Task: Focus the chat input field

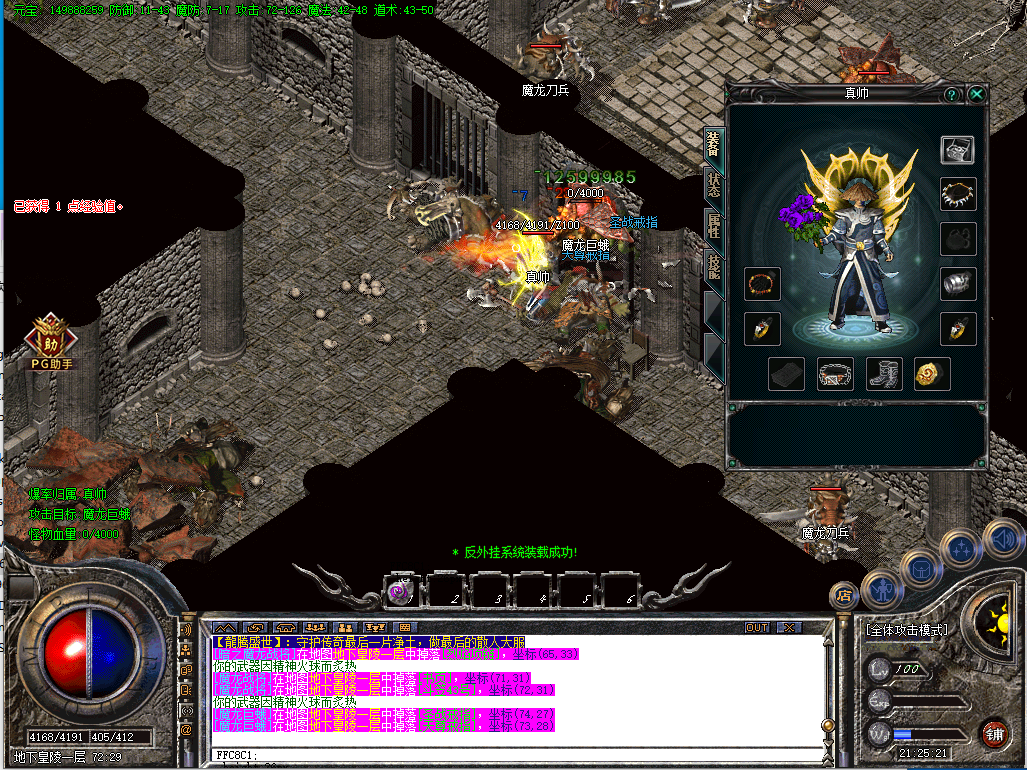Action: coord(520,755)
